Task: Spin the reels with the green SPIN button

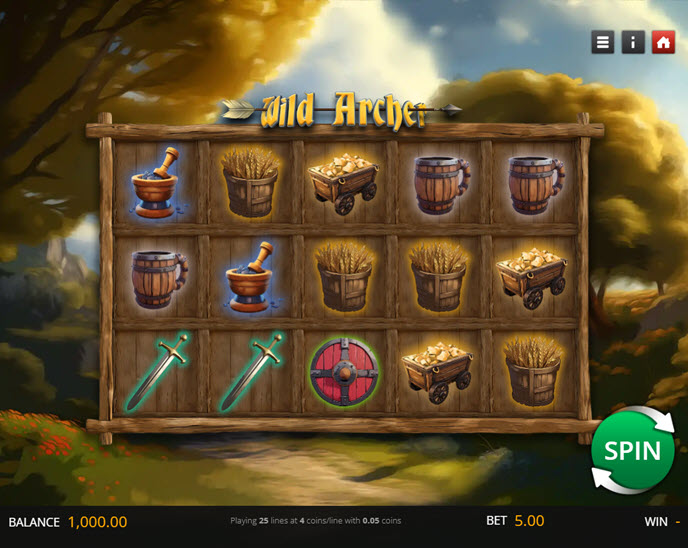Action: [x=632, y=450]
